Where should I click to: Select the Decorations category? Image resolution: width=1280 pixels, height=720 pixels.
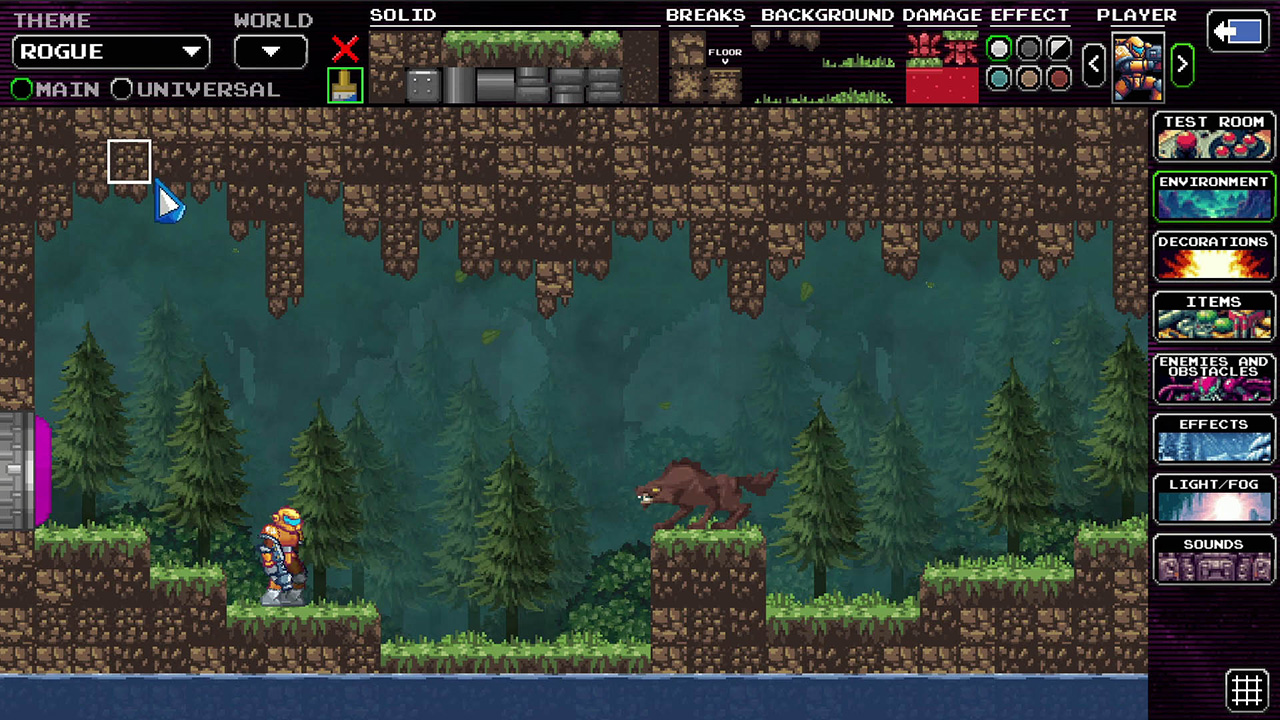coord(1213,257)
